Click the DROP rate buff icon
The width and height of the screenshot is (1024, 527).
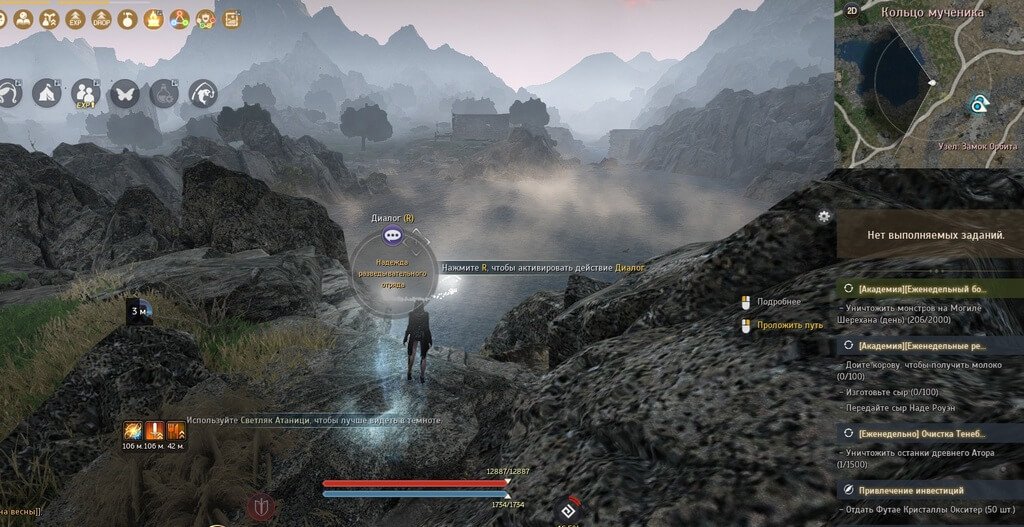[x=101, y=18]
